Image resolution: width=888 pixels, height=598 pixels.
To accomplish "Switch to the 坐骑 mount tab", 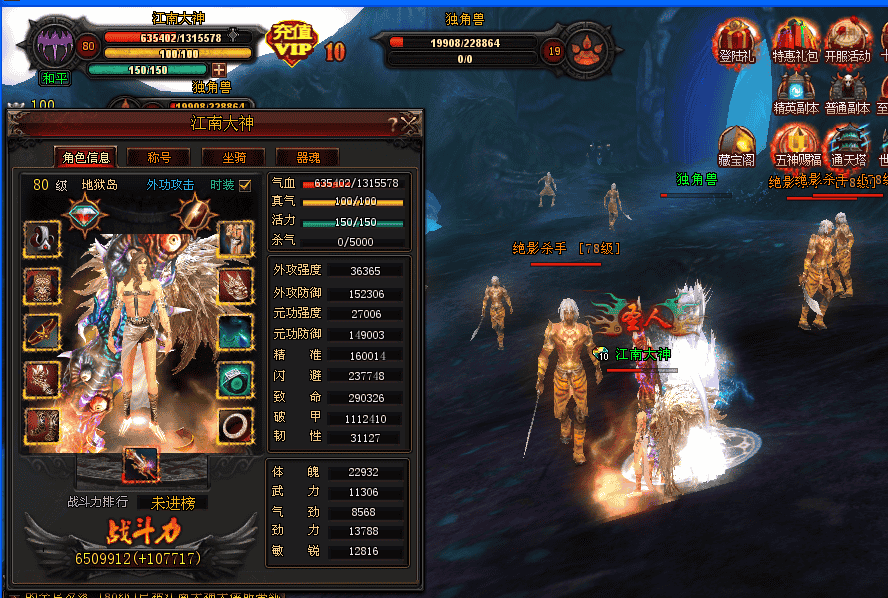I will (x=235, y=157).
